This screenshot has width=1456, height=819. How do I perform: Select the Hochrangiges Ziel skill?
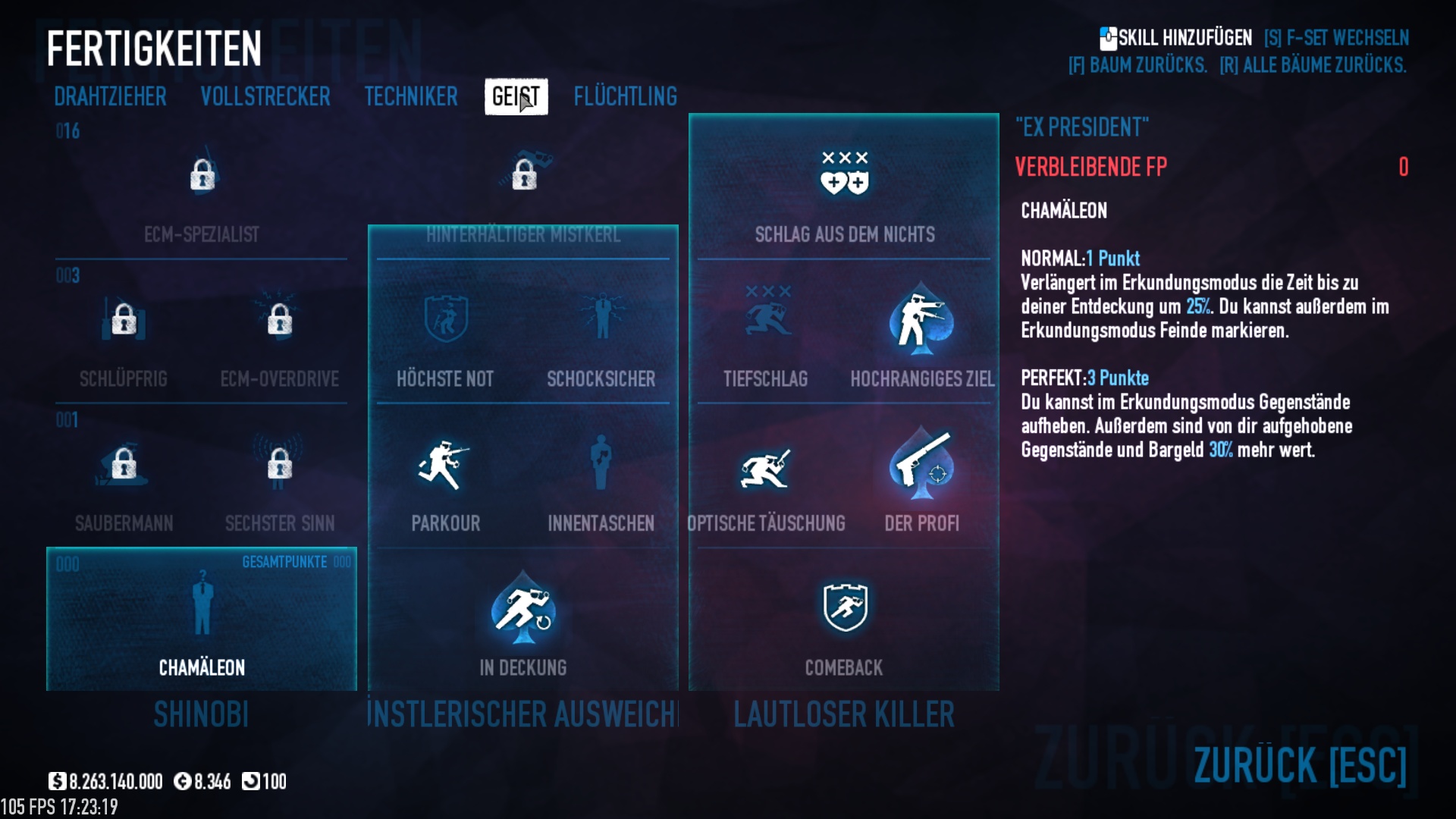coord(921,320)
